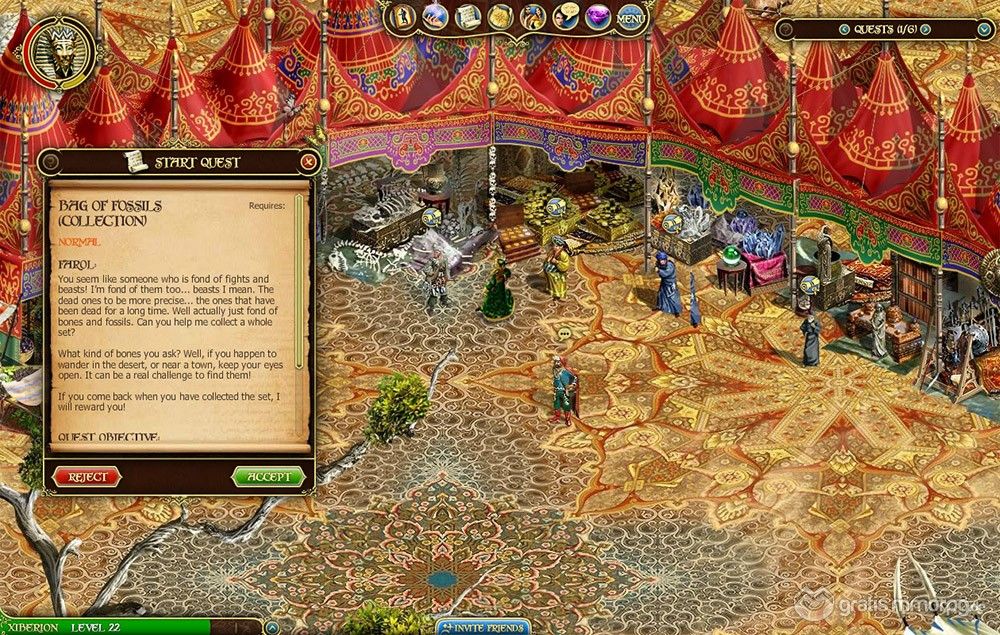Open the character book icon in top bar
1000x635 pixels.
tap(404, 17)
